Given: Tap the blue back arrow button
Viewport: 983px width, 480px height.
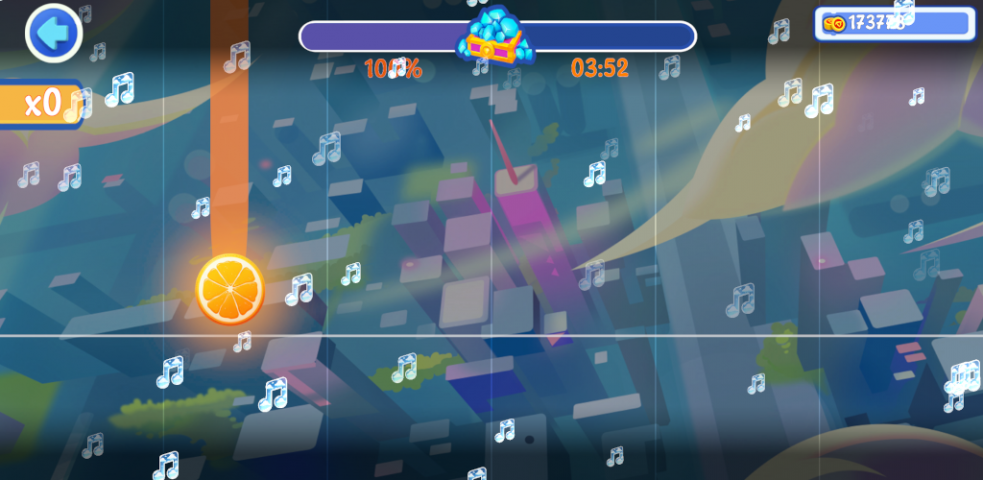Looking at the screenshot, I should (53, 34).
